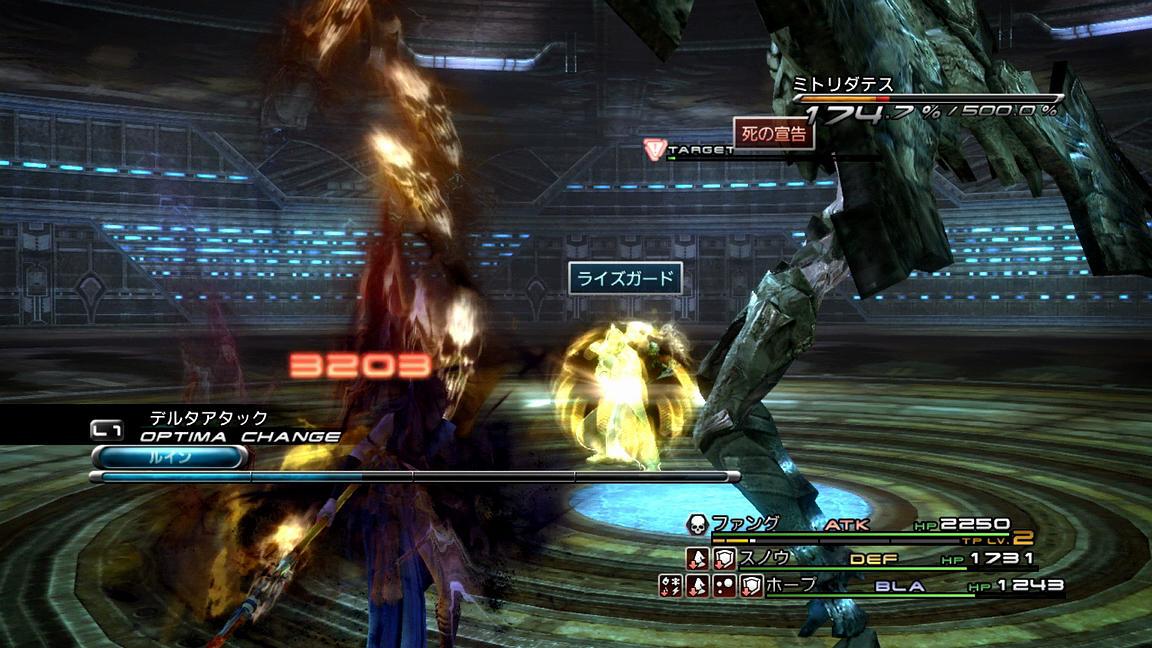Select the 死の宣告 status badge
This screenshot has width=1152, height=648.
(774, 134)
